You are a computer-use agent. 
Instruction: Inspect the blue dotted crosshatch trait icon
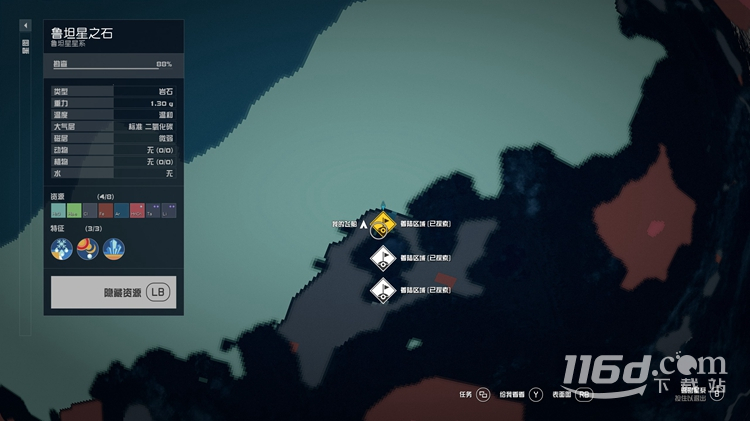[x=62, y=248]
